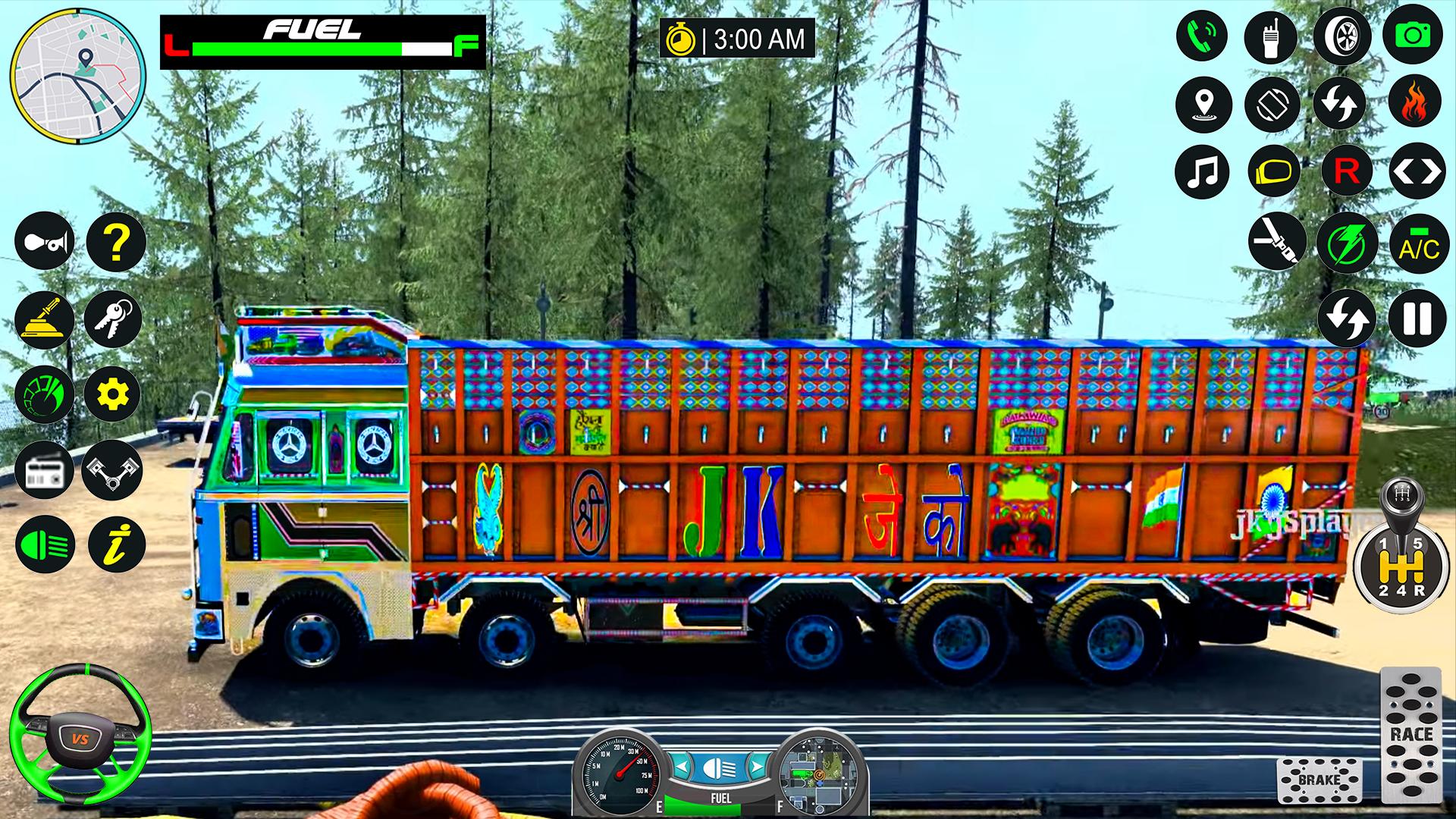
Task: Turn on the radio
Action: [44, 470]
